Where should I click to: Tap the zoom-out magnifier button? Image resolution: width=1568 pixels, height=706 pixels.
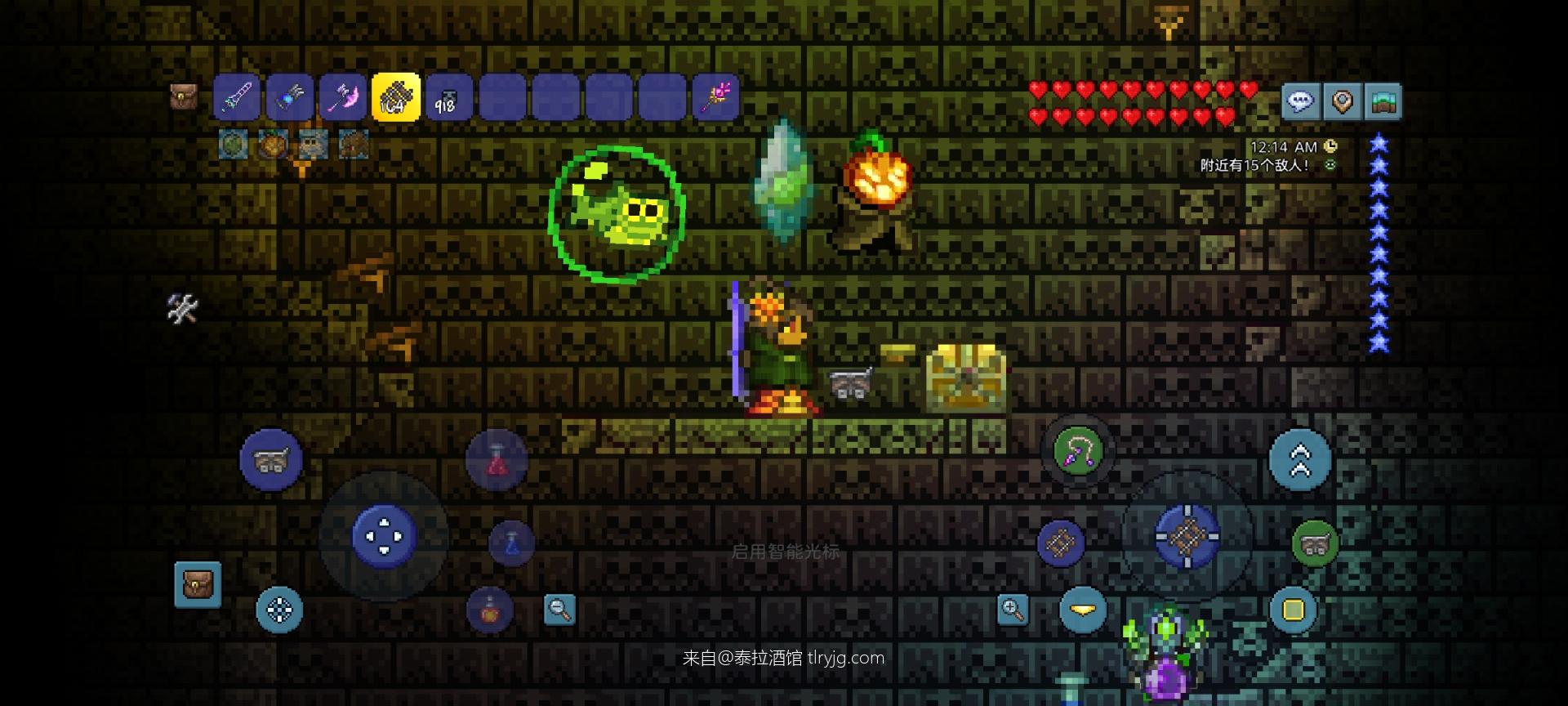tap(559, 609)
